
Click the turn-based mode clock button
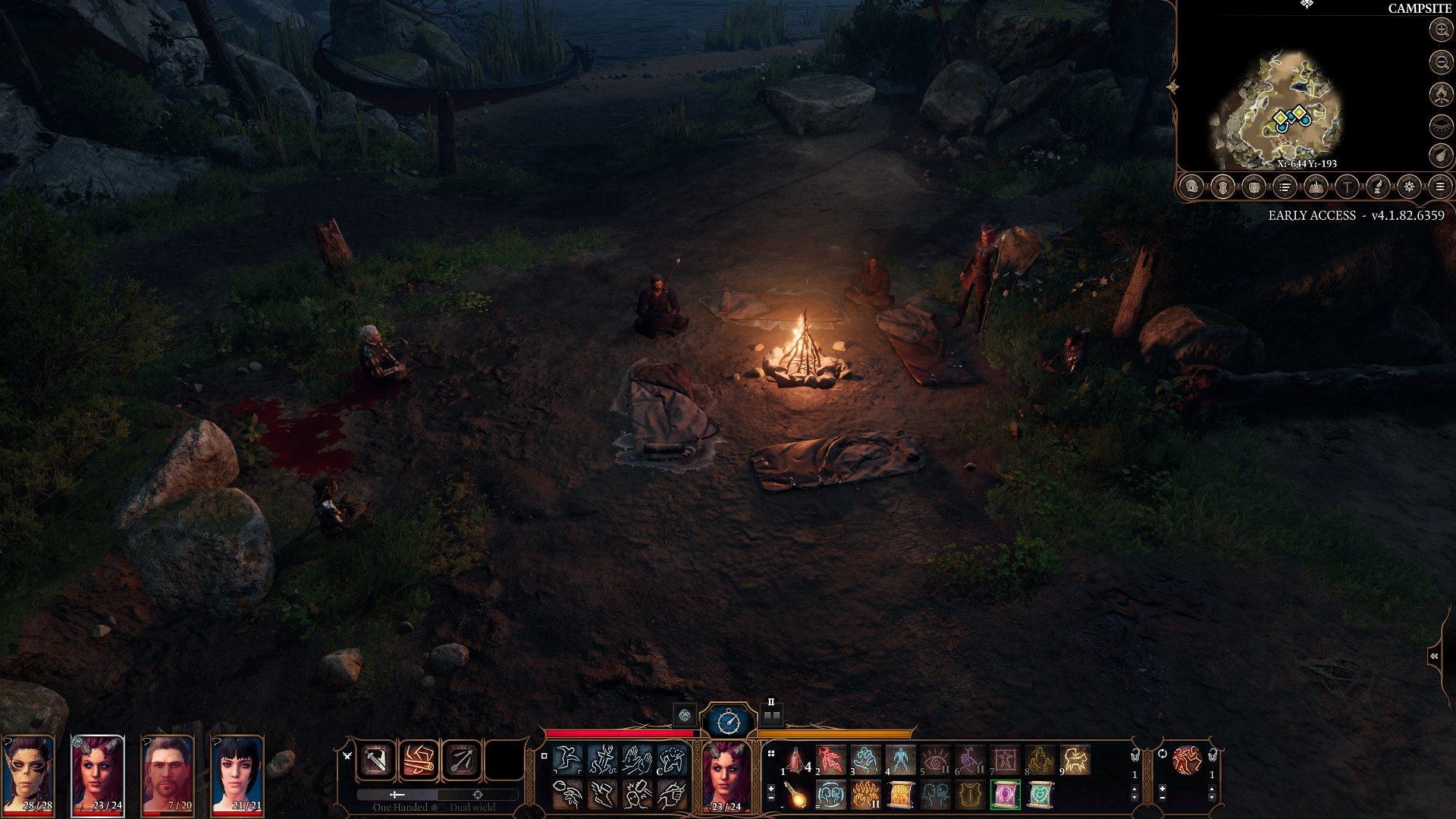coord(728,720)
